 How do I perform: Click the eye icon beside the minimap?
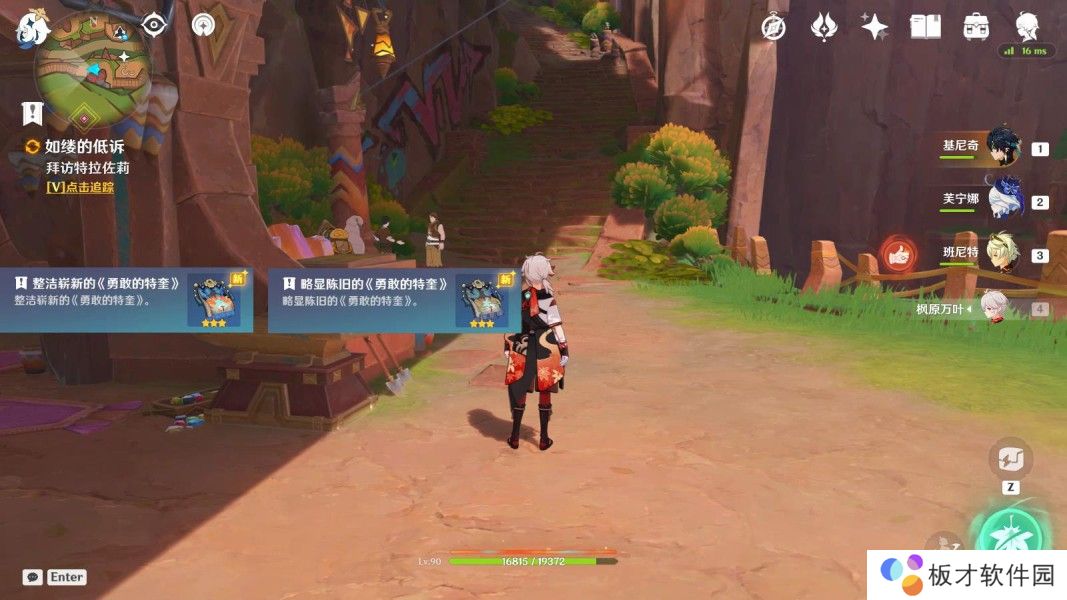[153, 24]
